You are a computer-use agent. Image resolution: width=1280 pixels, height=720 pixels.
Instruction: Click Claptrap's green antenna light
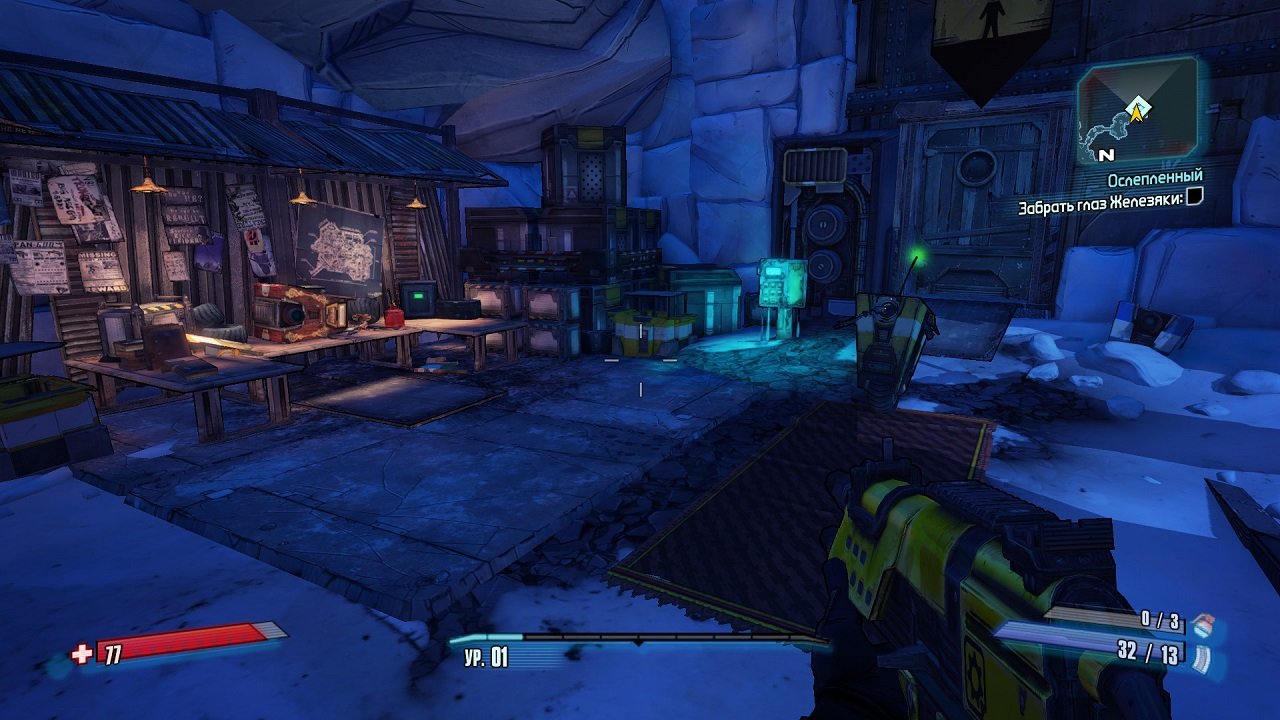(x=916, y=254)
